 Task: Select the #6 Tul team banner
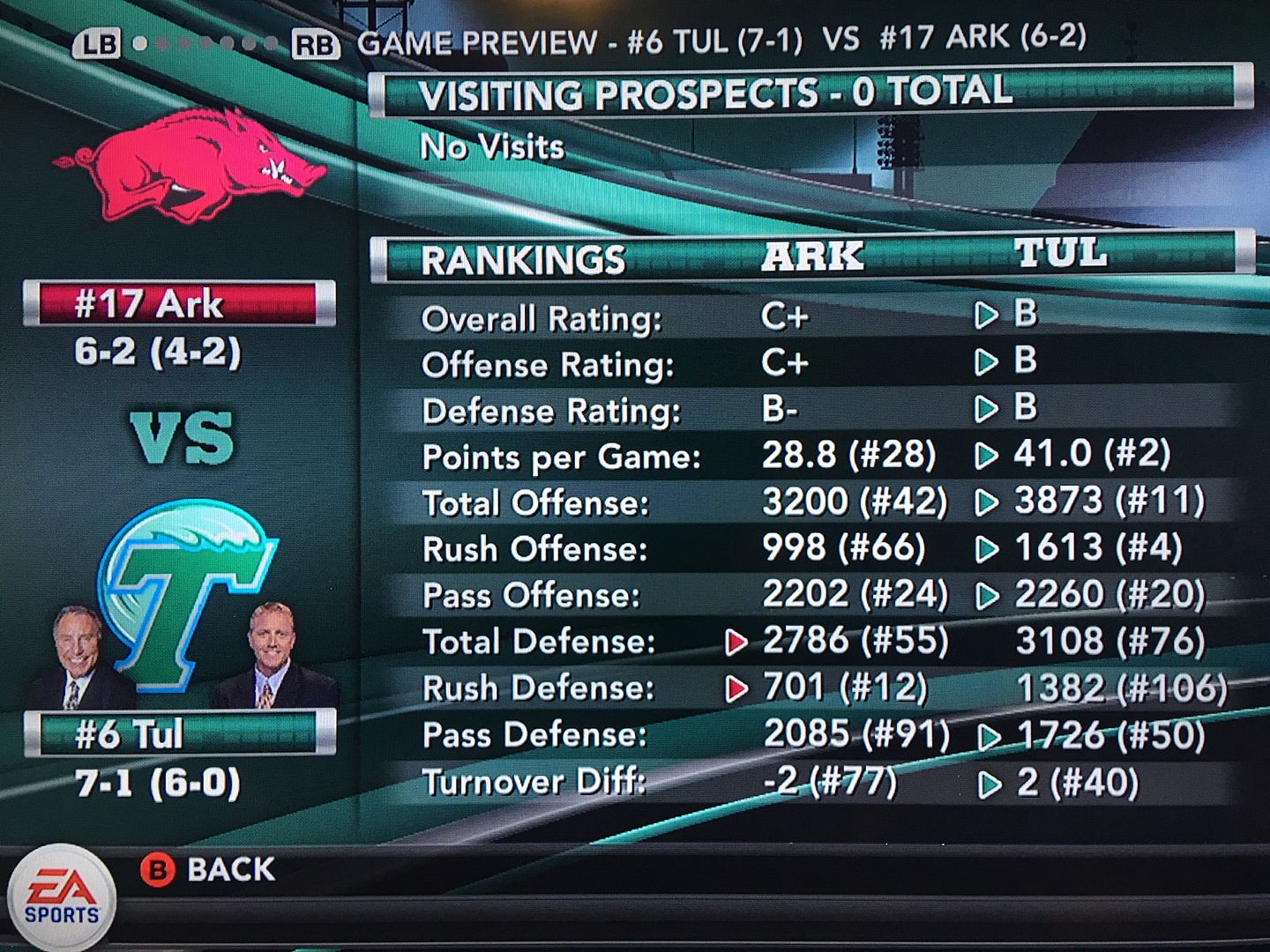(178, 734)
